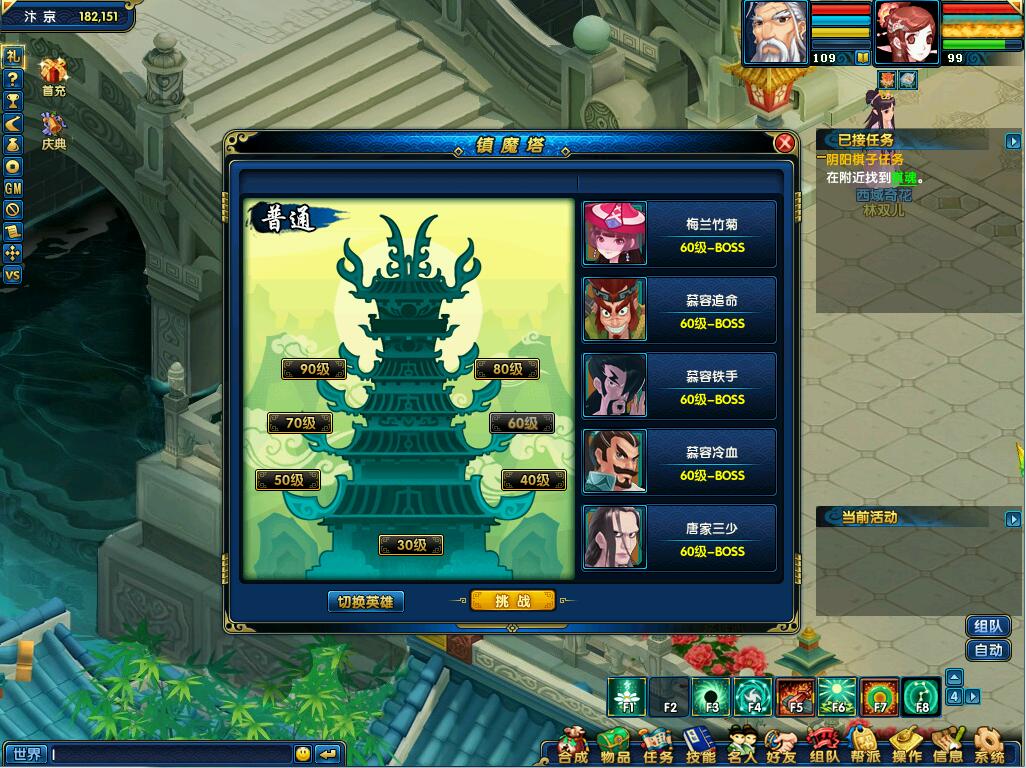Select the 90级 tower floor
Image resolution: width=1026 pixels, height=768 pixels.
[314, 369]
